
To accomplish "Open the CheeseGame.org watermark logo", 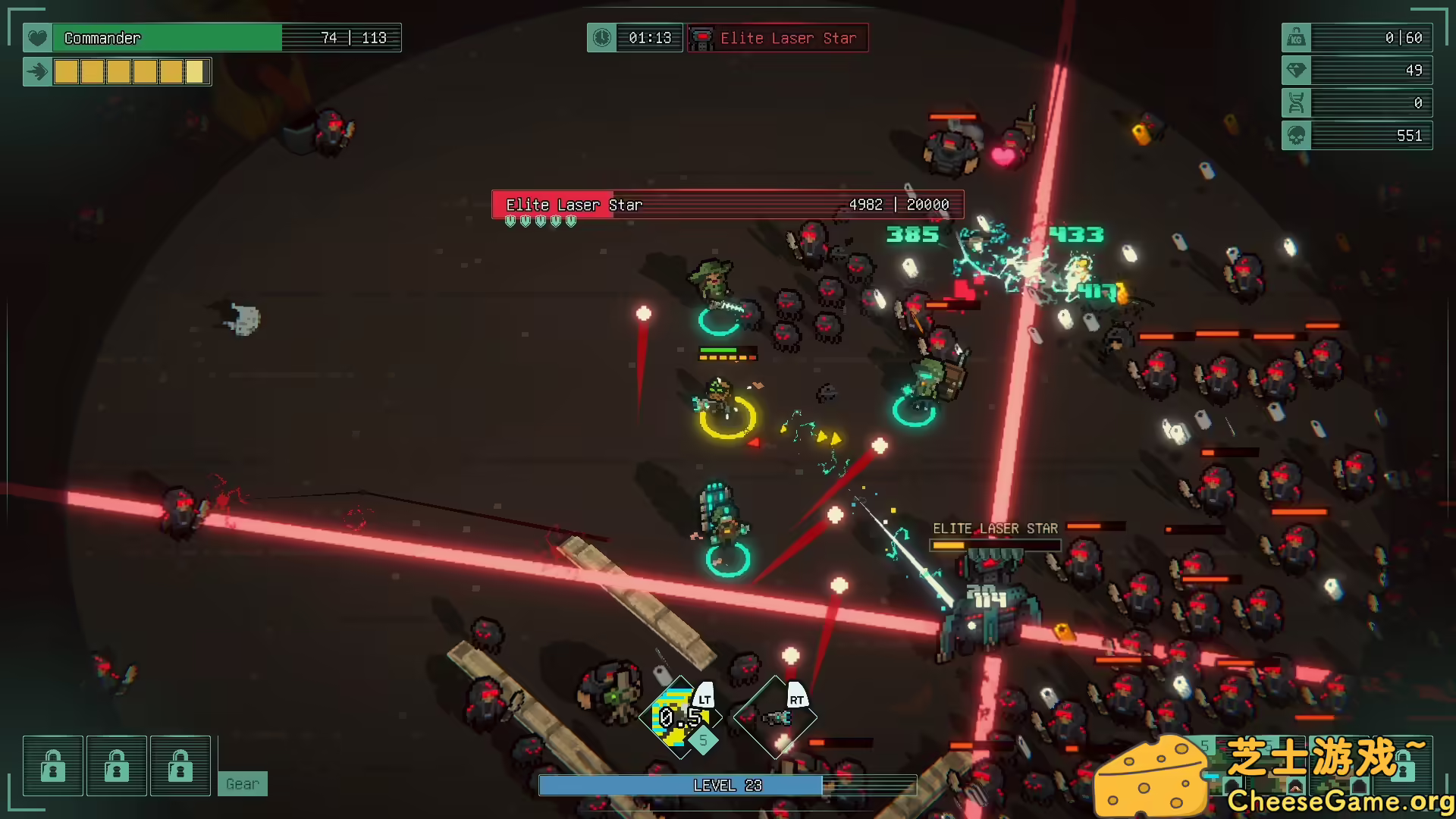I will pos(1272,775).
